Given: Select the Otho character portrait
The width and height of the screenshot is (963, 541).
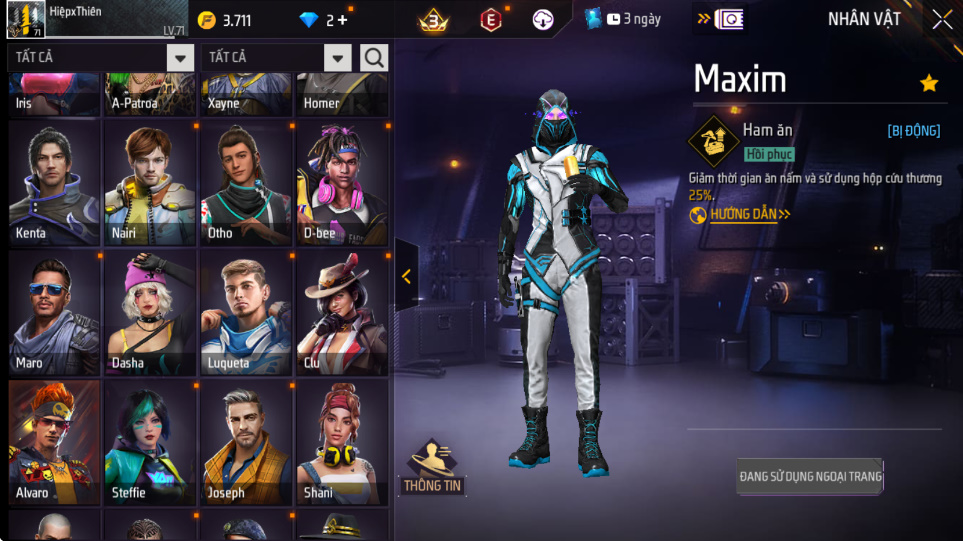Looking at the screenshot, I should tap(246, 184).
